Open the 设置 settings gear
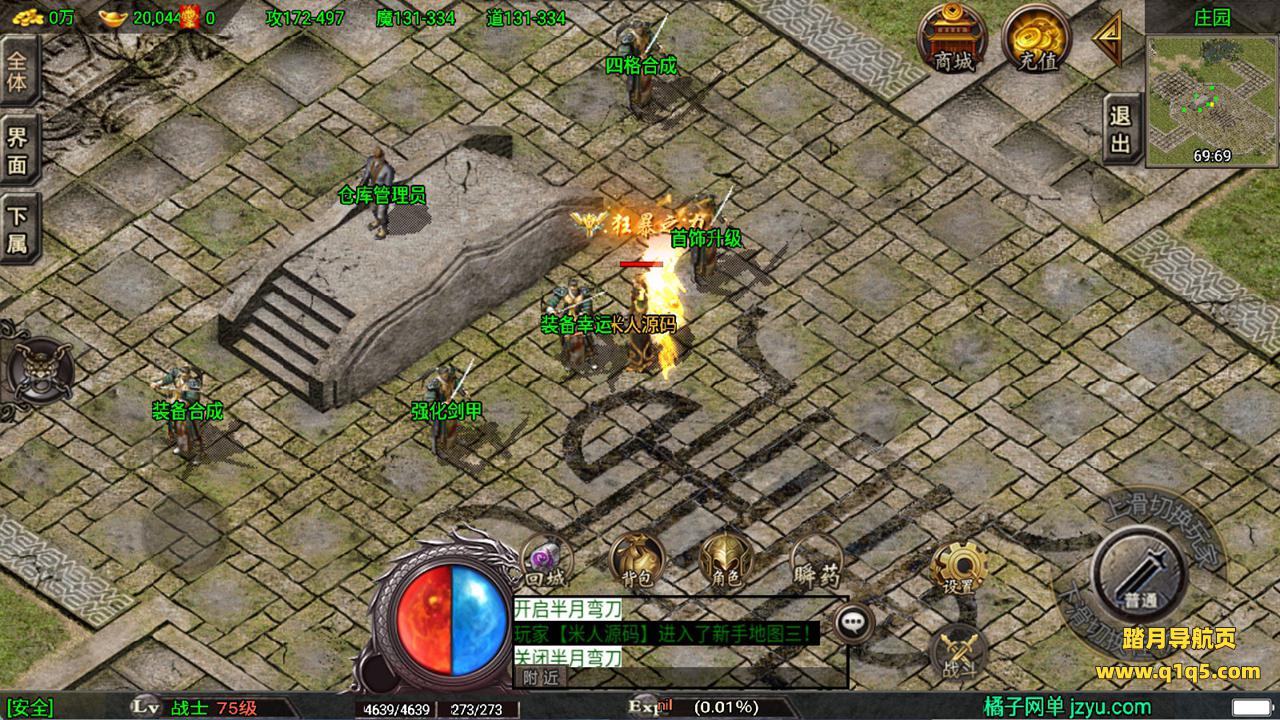Image resolution: width=1280 pixels, height=720 pixels. point(958,568)
